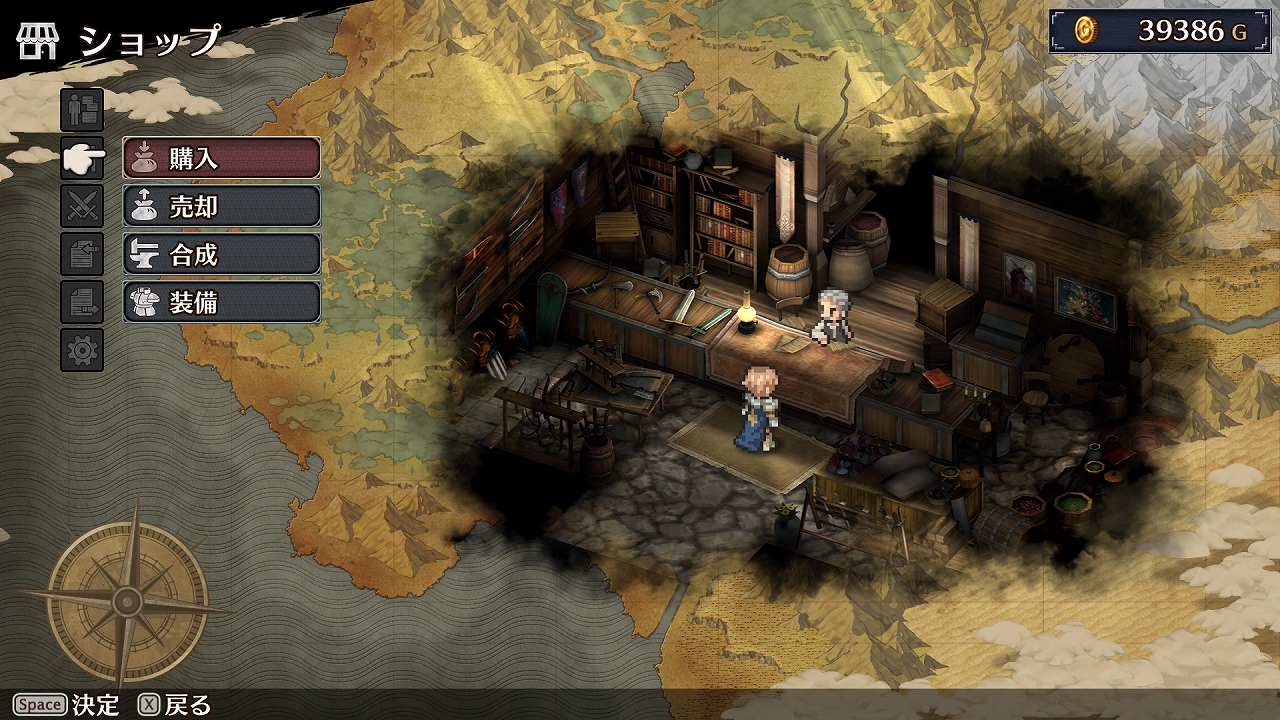Screen dimensions: 1280x720
Task: Open the 合成 (Crafting) menu entry
Action: tap(221, 254)
